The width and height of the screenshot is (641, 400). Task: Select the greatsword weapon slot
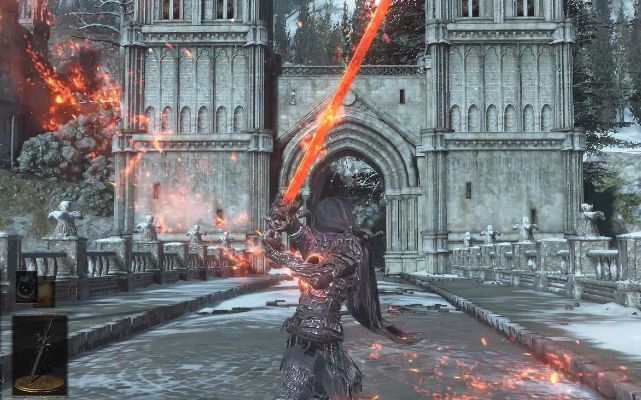click(39, 354)
